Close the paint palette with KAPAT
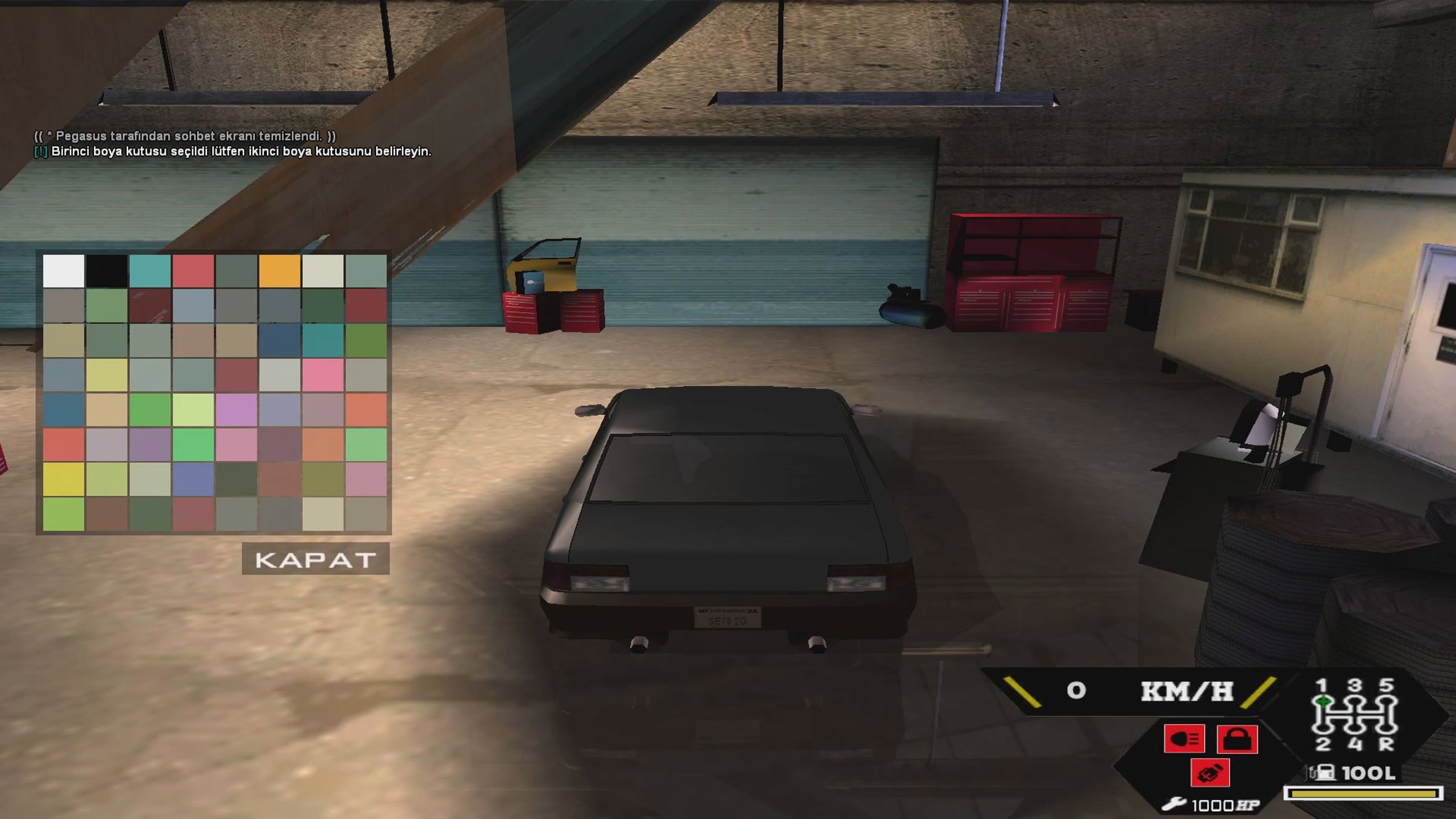This screenshot has width=1456, height=819. [315, 559]
